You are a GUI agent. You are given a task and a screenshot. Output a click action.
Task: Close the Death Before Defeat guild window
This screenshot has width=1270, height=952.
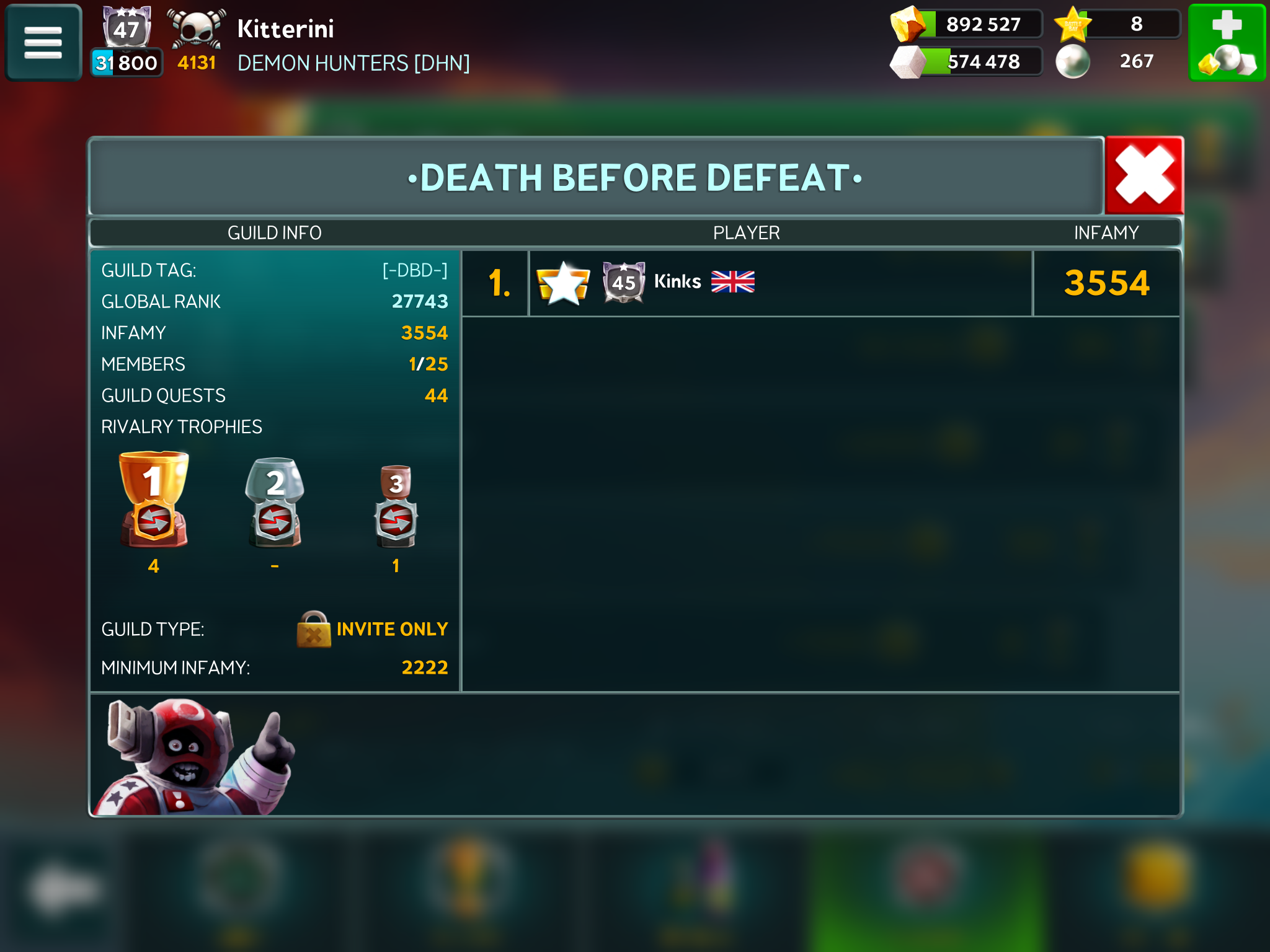[x=1144, y=175]
